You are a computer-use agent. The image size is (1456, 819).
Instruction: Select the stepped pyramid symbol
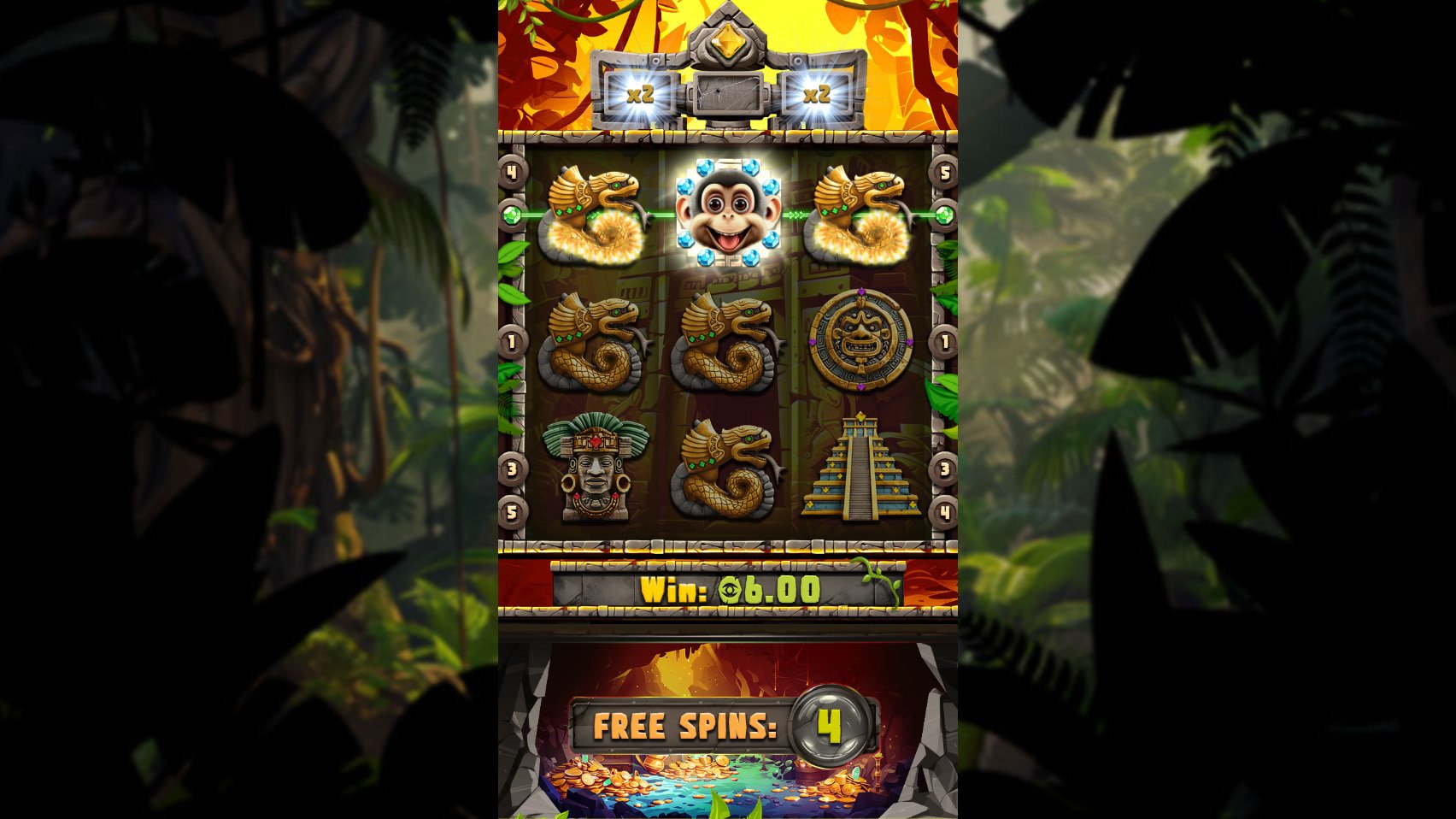[859, 468]
